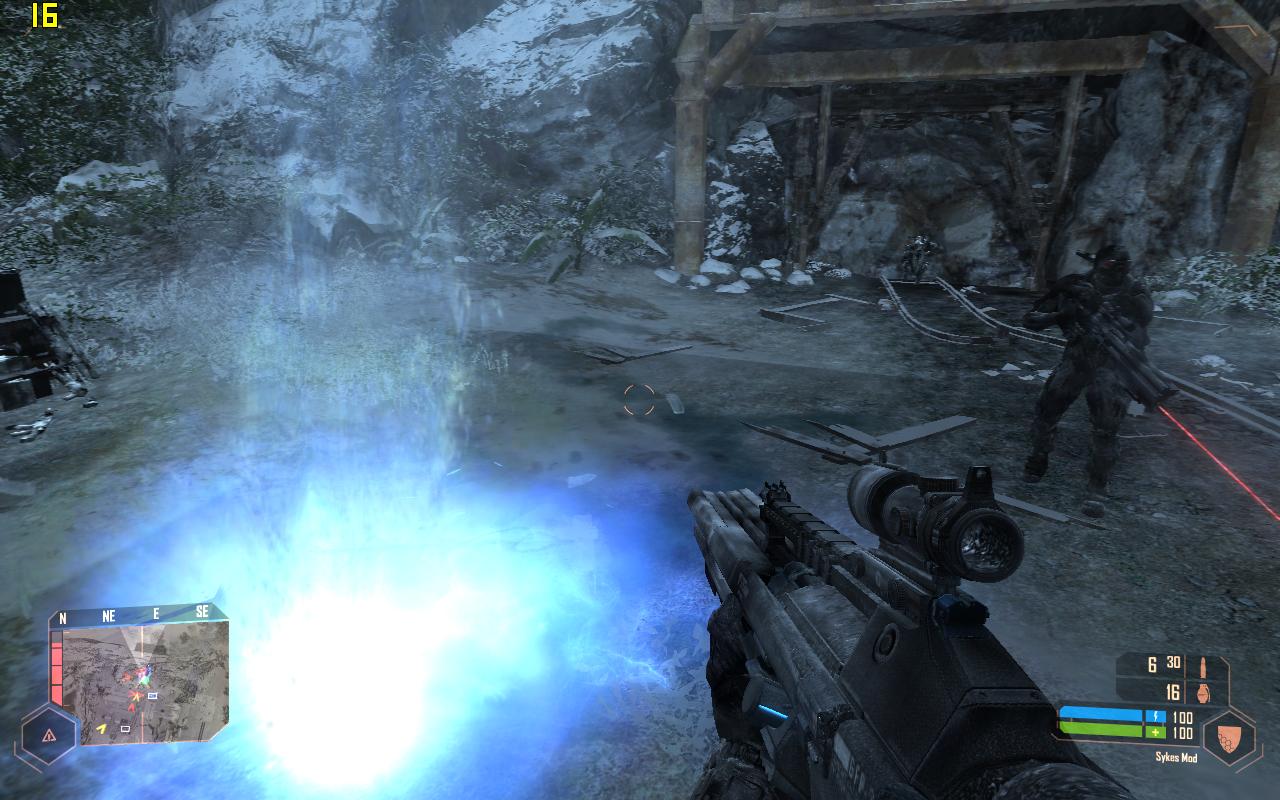Click the Sykes Mod label
The width and height of the screenshot is (1280, 800).
point(1176,757)
